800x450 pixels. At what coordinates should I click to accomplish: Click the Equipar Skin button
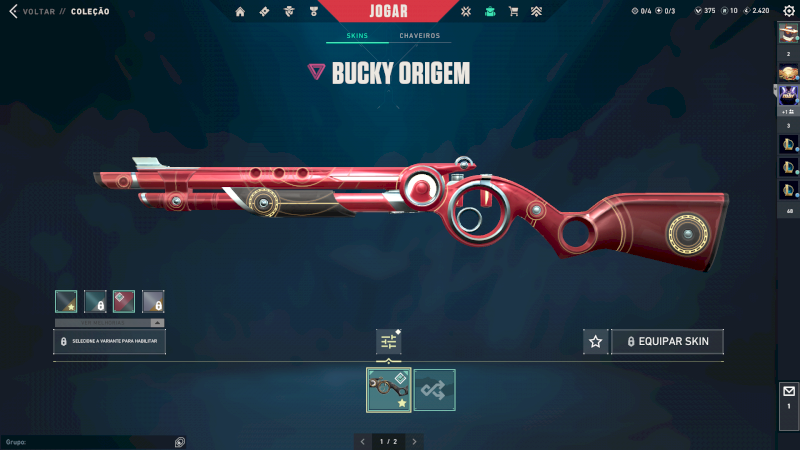(668, 342)
